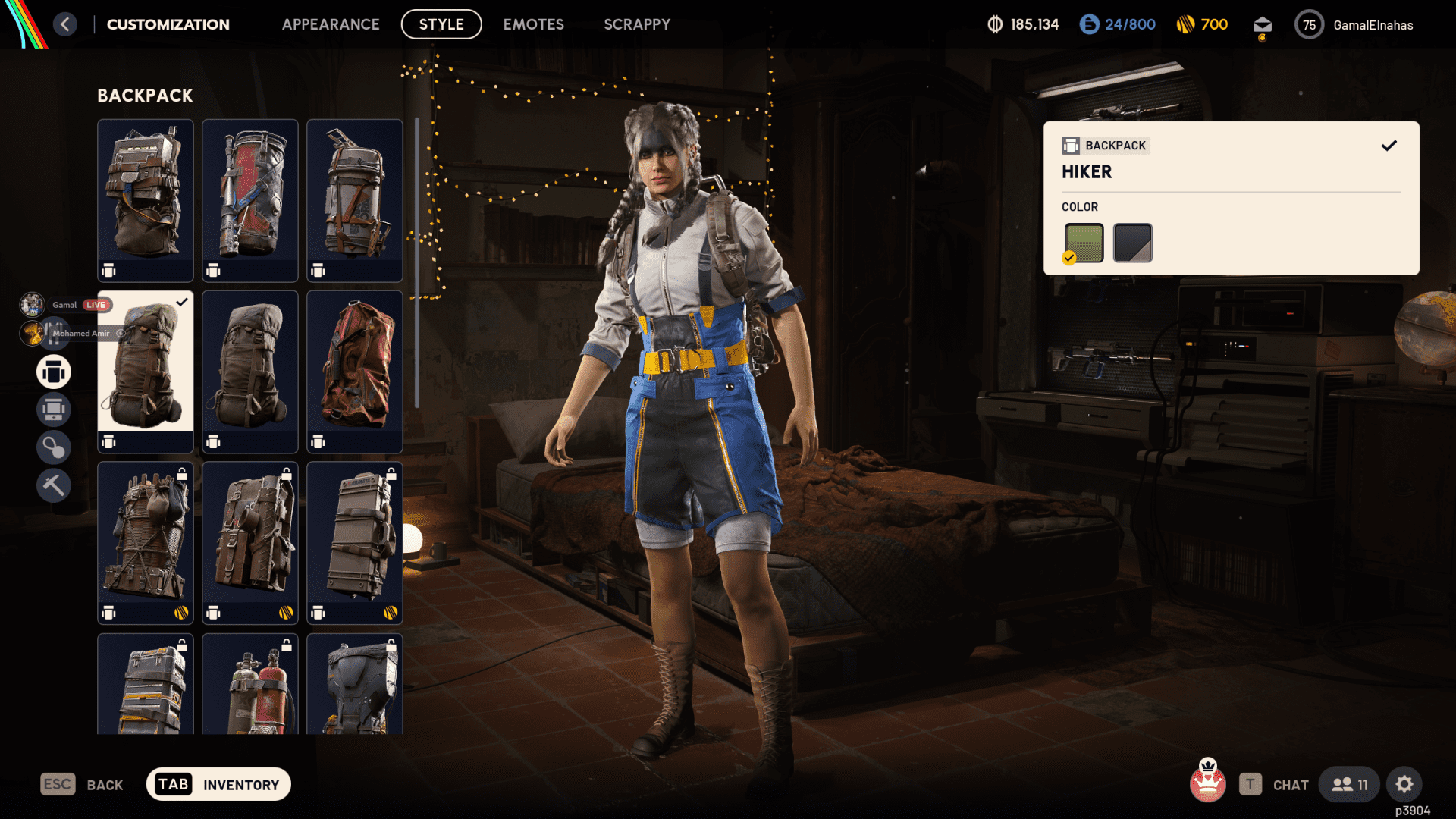This screenshot has width=1456, height=819.
Task: Select the charm sidebar icon
Action: pos(53,447)
